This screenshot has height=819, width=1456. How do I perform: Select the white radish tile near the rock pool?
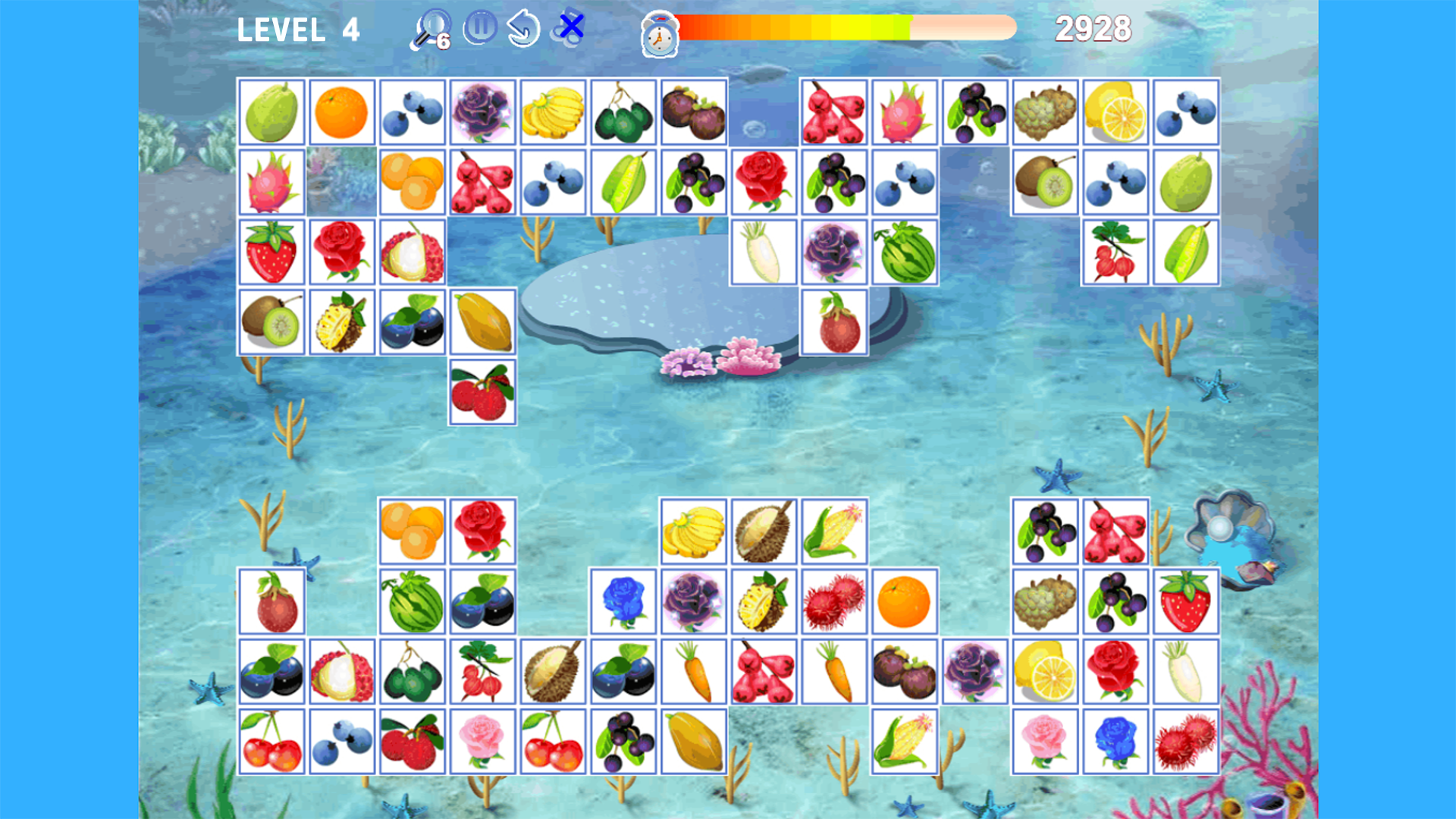pos(764,251)
